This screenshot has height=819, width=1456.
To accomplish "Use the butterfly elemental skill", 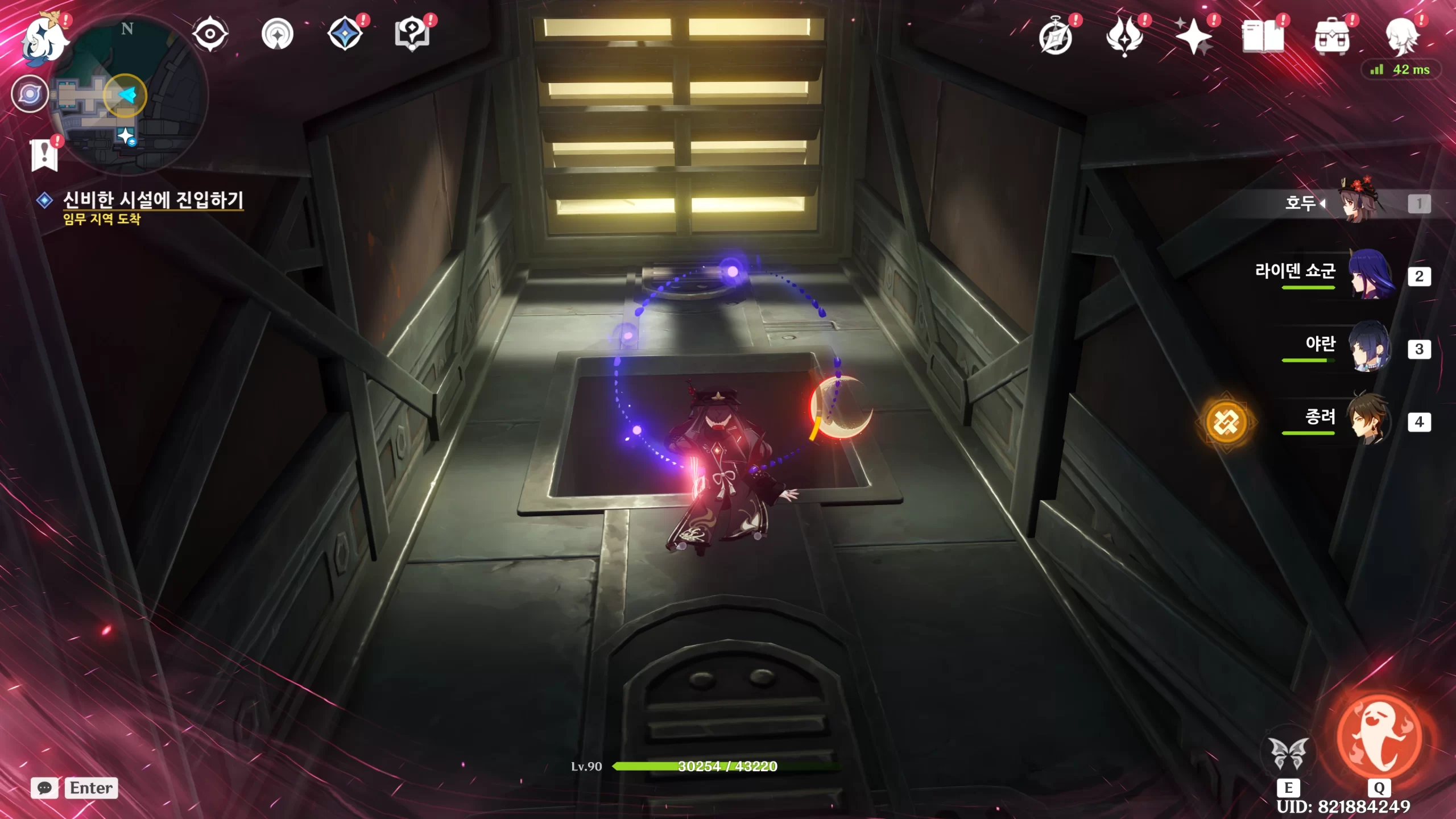I will pyautogui.click(x=1288, y=754).
